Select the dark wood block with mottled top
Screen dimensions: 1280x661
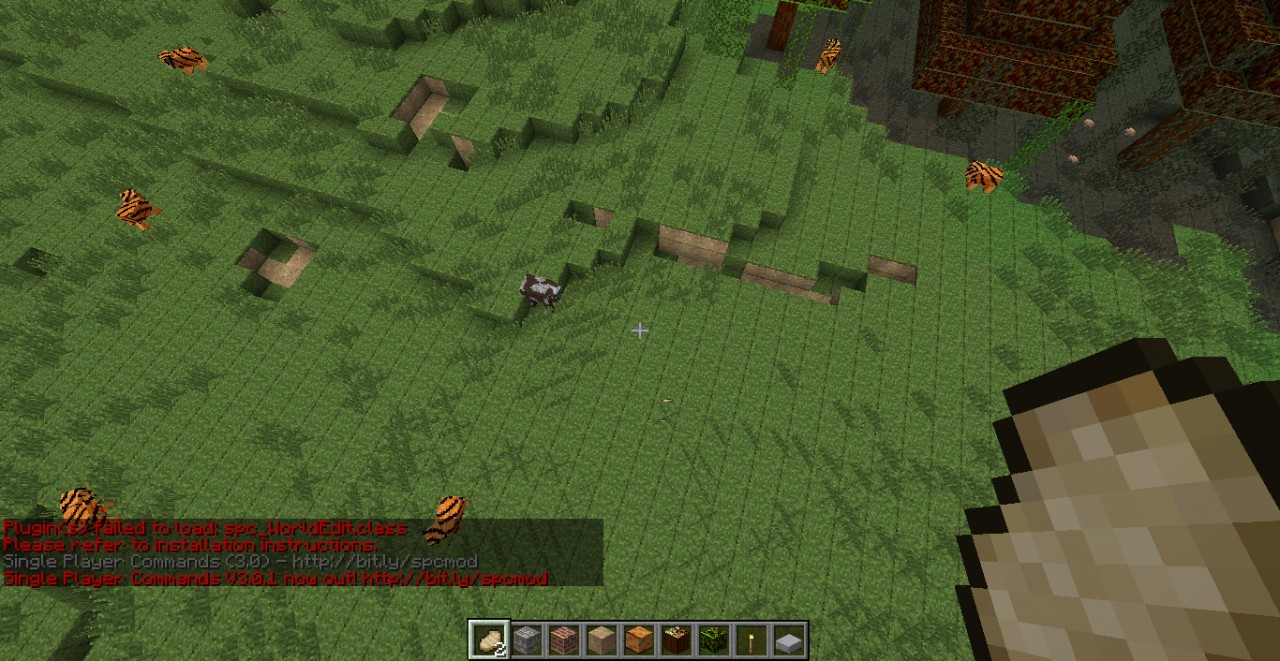point(676,639)
